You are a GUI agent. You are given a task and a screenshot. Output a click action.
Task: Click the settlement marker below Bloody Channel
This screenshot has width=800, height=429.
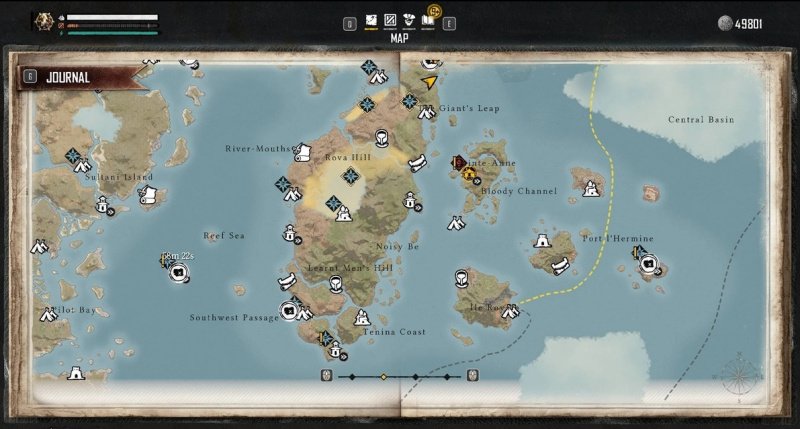(x=456, y=223)
